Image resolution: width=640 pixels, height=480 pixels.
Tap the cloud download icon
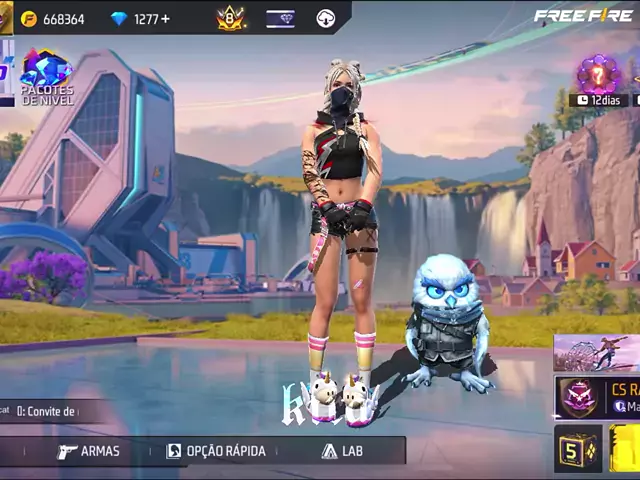point(325,18)
